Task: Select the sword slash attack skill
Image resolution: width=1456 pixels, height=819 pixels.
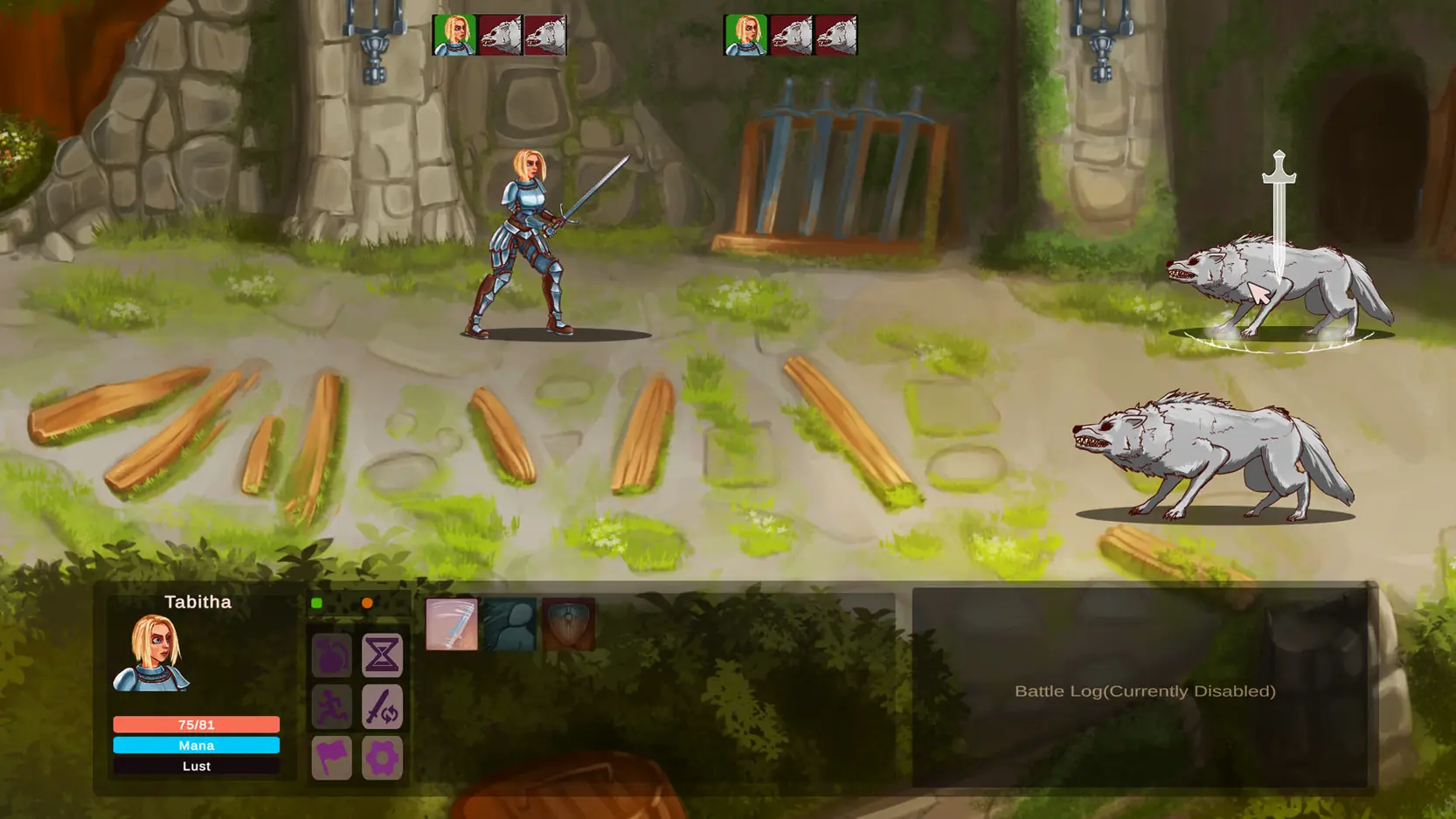Action: pos(451,624)
